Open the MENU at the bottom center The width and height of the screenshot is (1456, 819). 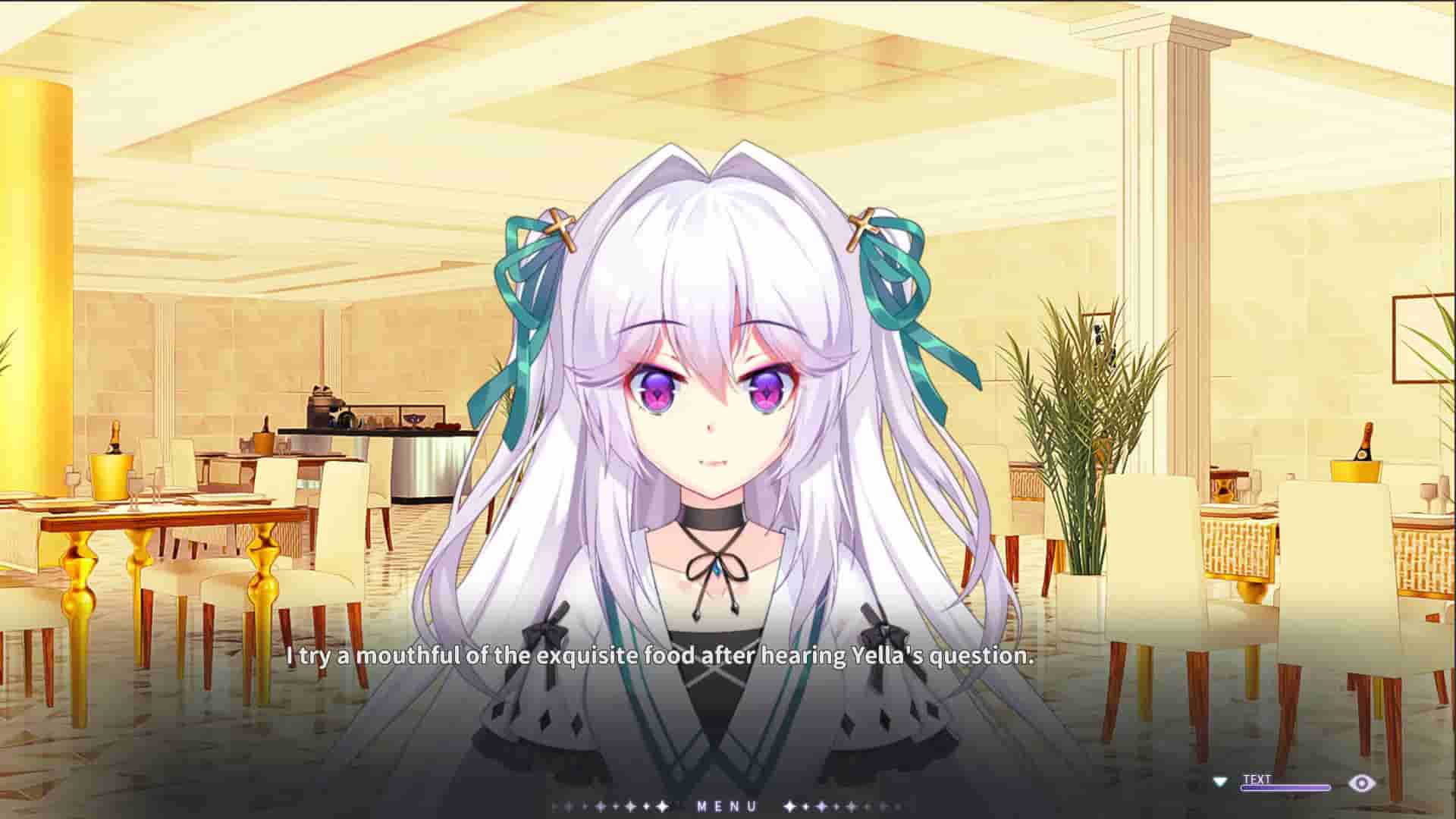(x=726, y=806)
